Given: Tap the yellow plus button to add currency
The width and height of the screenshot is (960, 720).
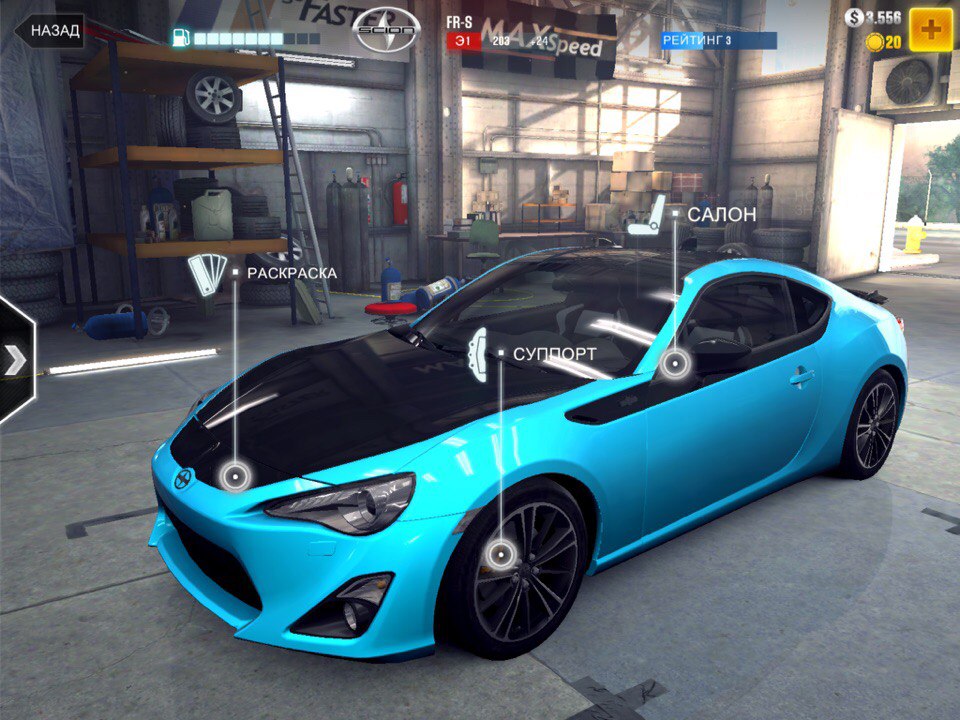Looking at the screenshot, I should 931,30.
